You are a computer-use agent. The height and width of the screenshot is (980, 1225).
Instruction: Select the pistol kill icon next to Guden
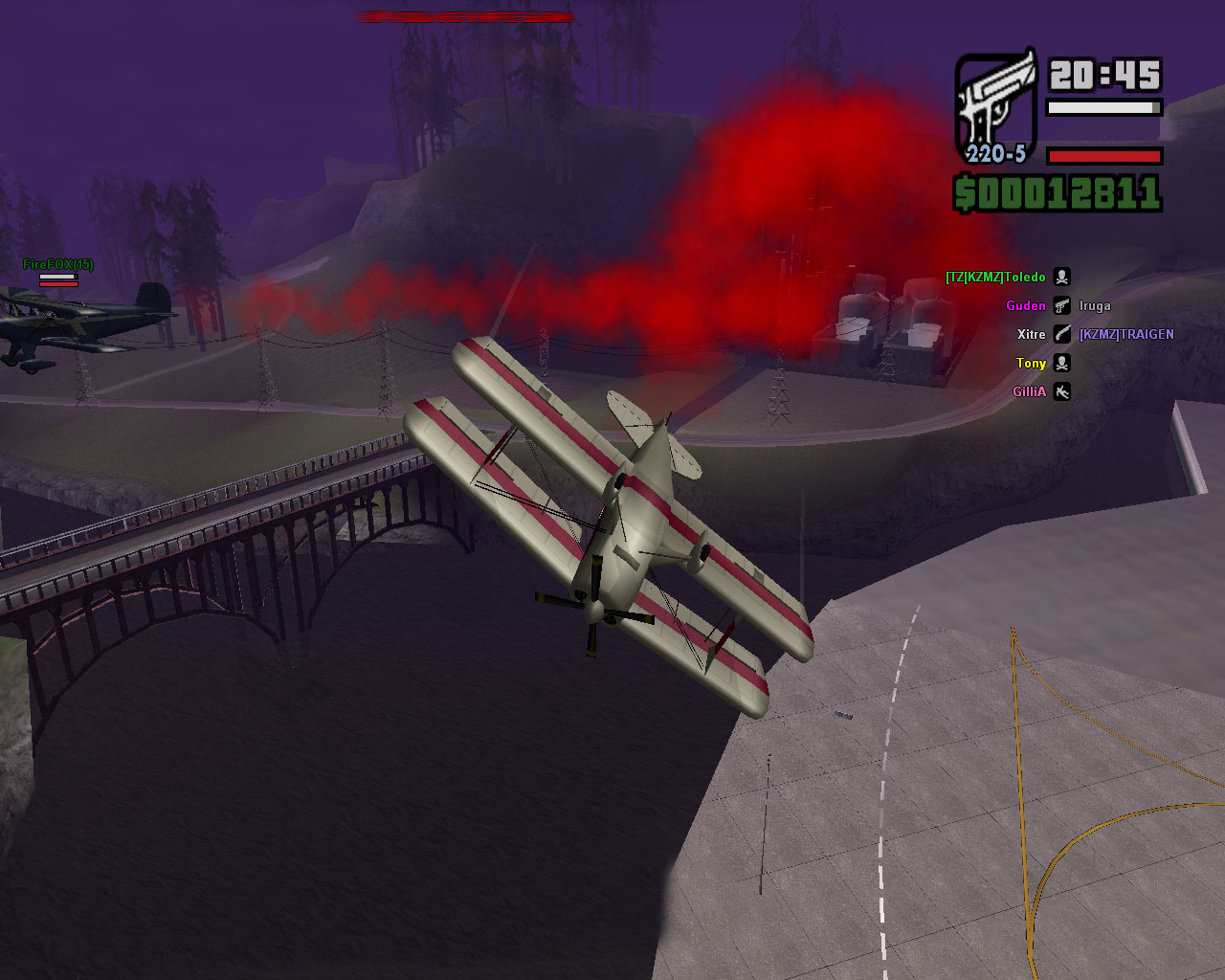(1061, 306)
